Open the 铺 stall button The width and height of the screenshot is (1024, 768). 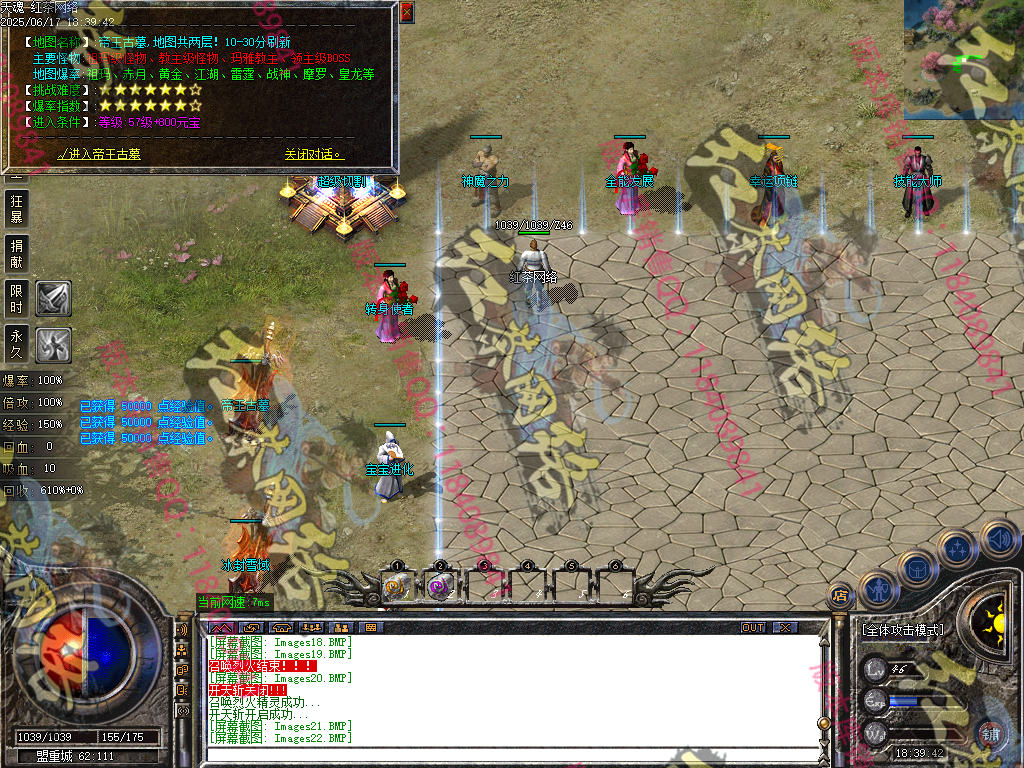pyautogui.click(x=991, y=735)
